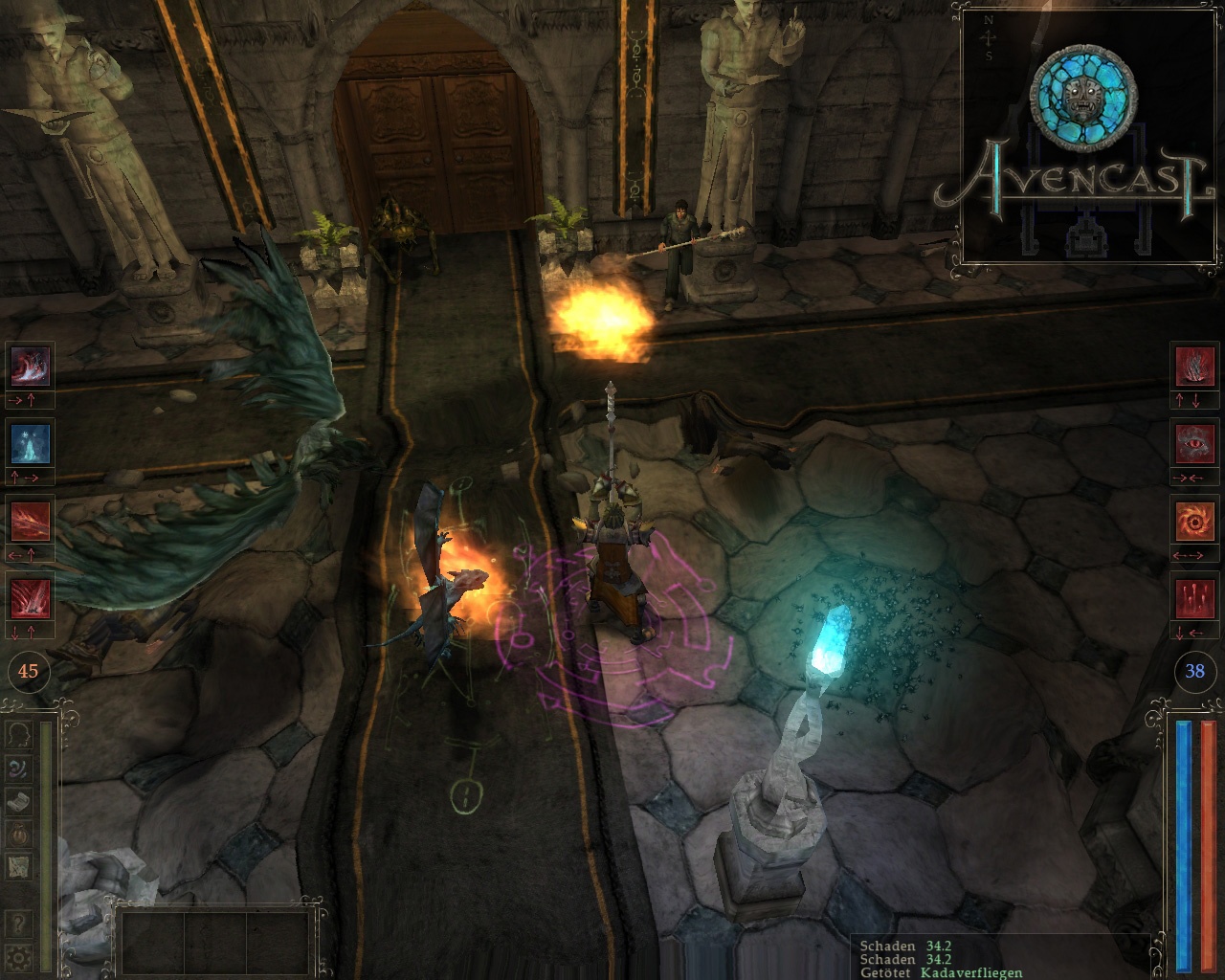
Task: Click the down-arrow combo under the bottom-right spell
Action: [1180, 632]
